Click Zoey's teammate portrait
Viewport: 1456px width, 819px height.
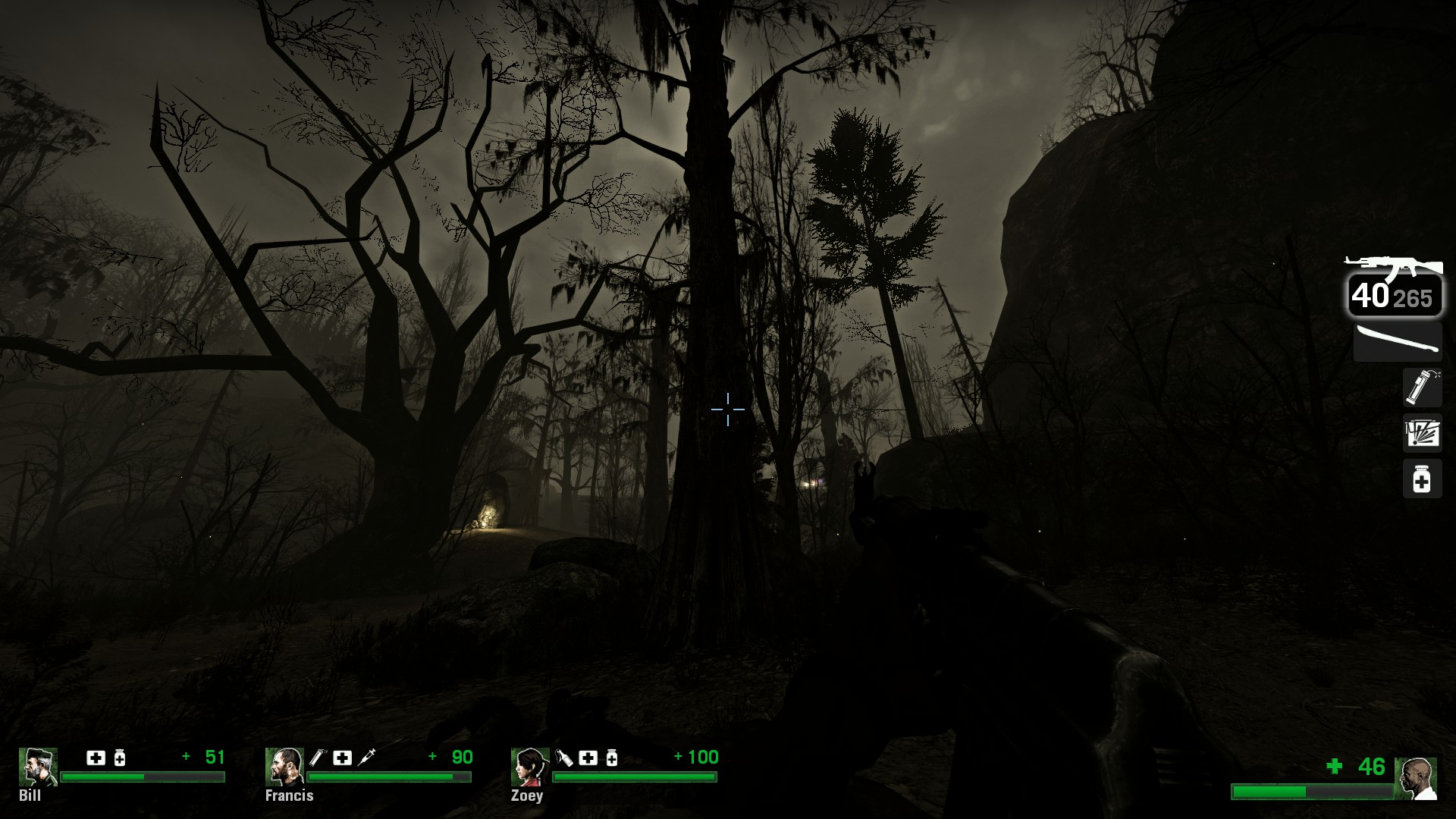pos(529,767)
